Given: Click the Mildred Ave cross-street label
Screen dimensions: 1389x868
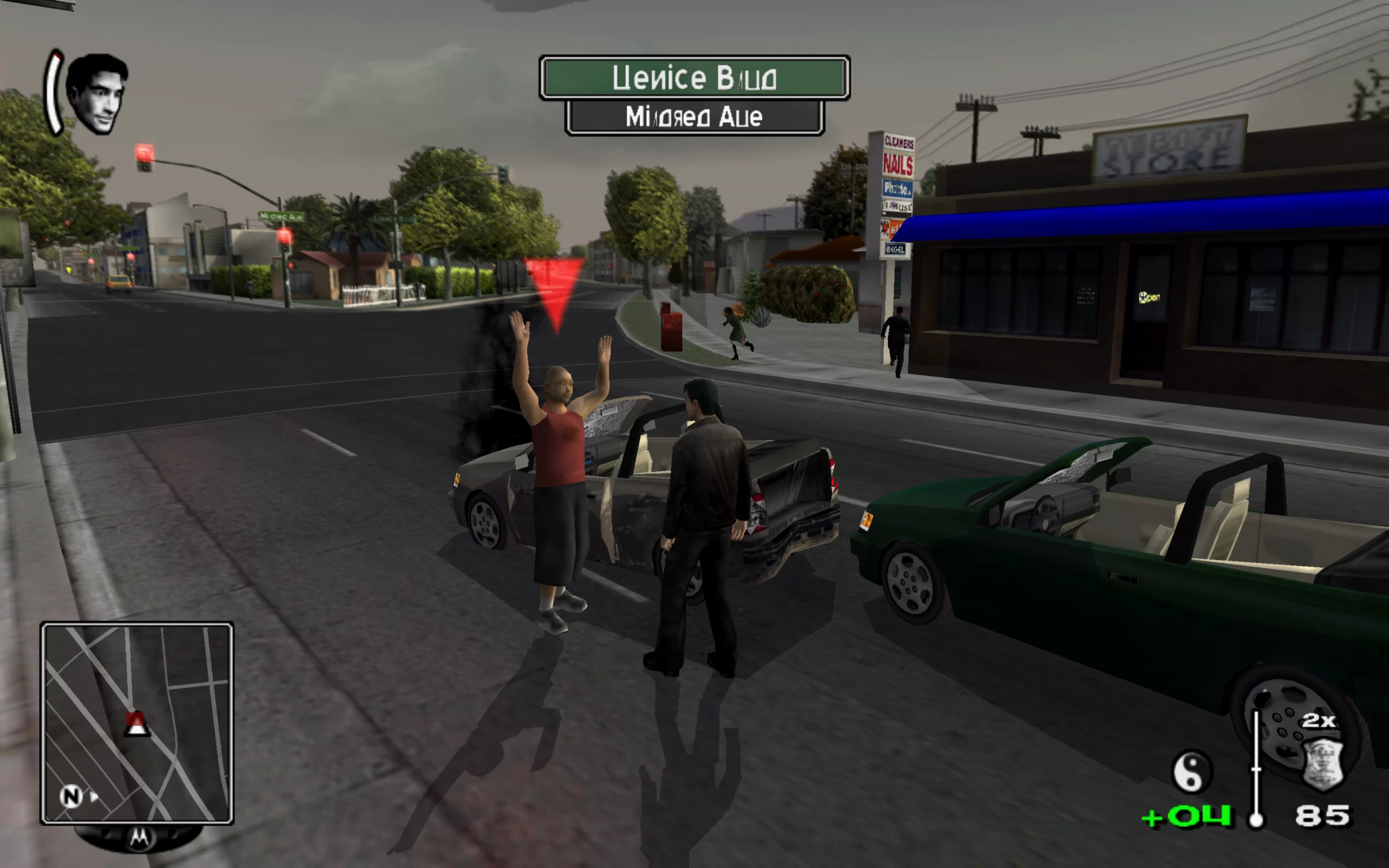Looking at the screenshot, I should [x=694, y=117].
